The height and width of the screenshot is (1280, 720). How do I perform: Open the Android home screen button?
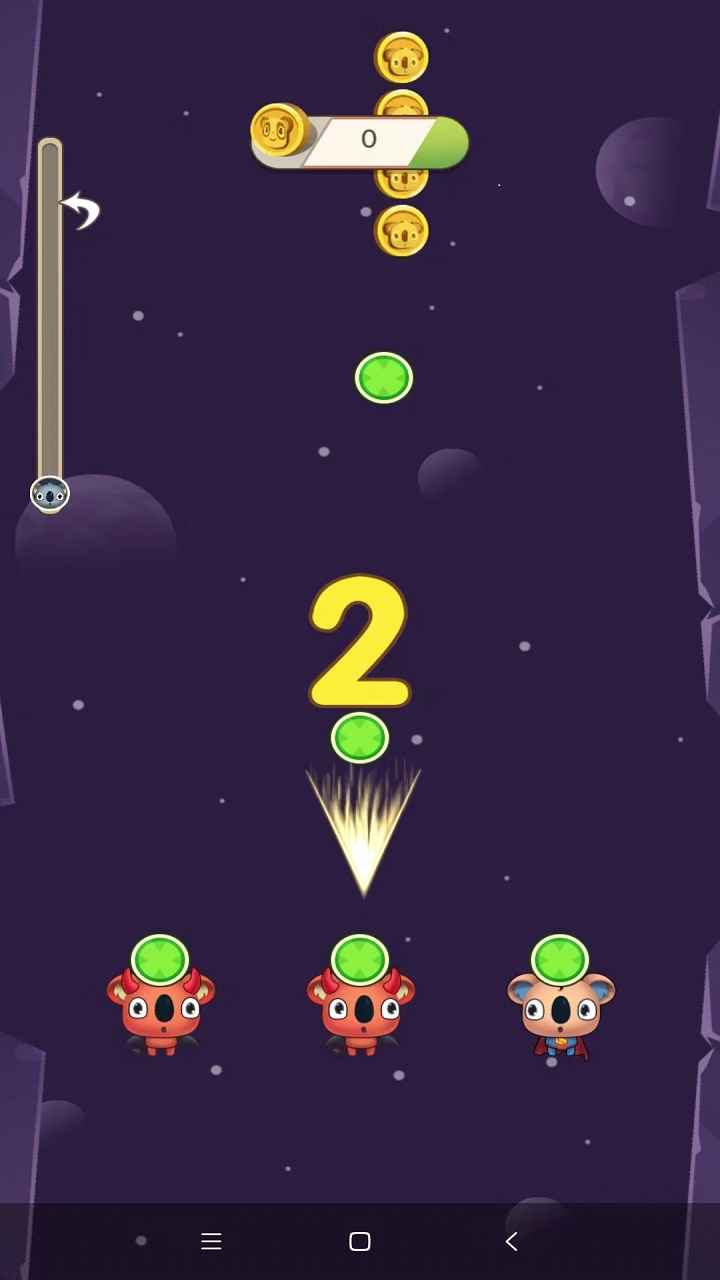[360, 1241]
